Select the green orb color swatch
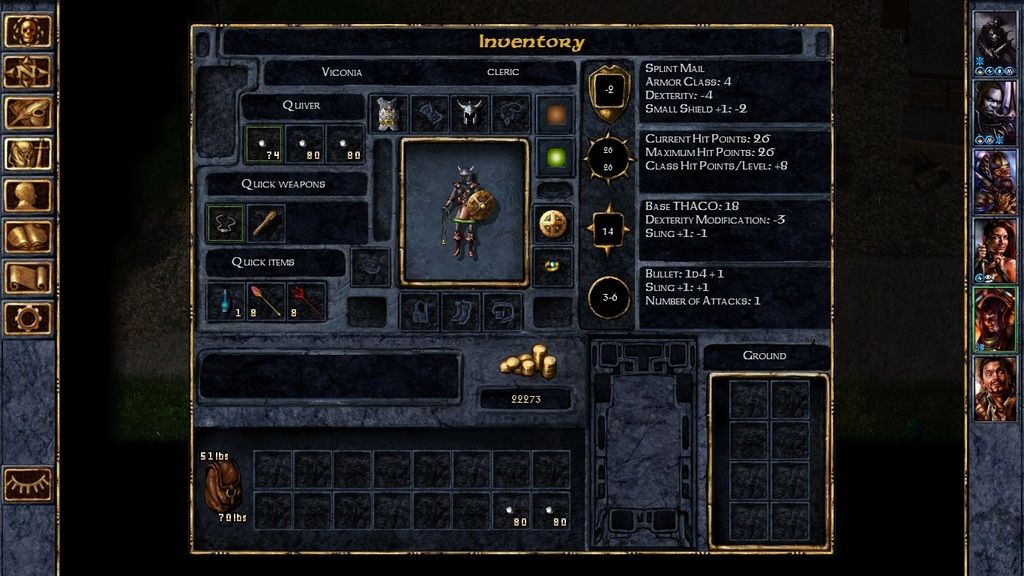Image resolution: width=1024 pixels, height=576 pixels. pyautogui.click(x=554, y=157)
